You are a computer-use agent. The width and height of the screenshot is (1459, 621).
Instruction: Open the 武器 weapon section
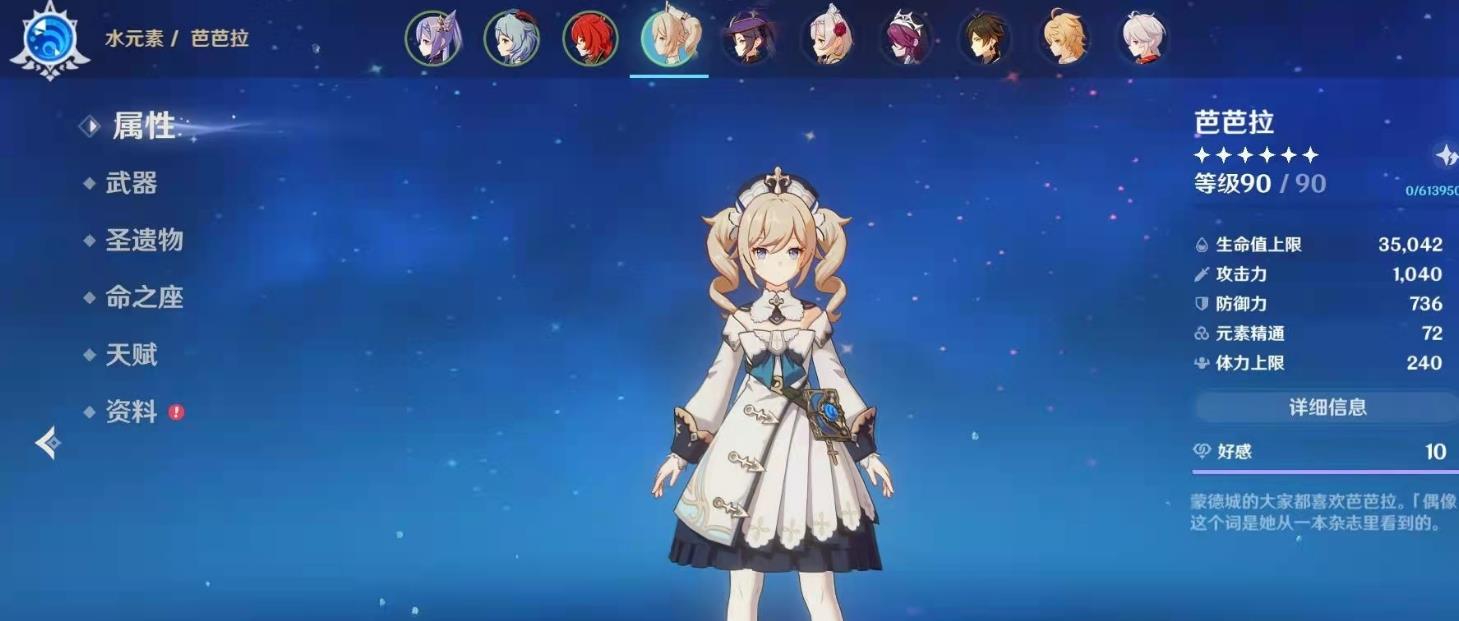coord(131,183)
